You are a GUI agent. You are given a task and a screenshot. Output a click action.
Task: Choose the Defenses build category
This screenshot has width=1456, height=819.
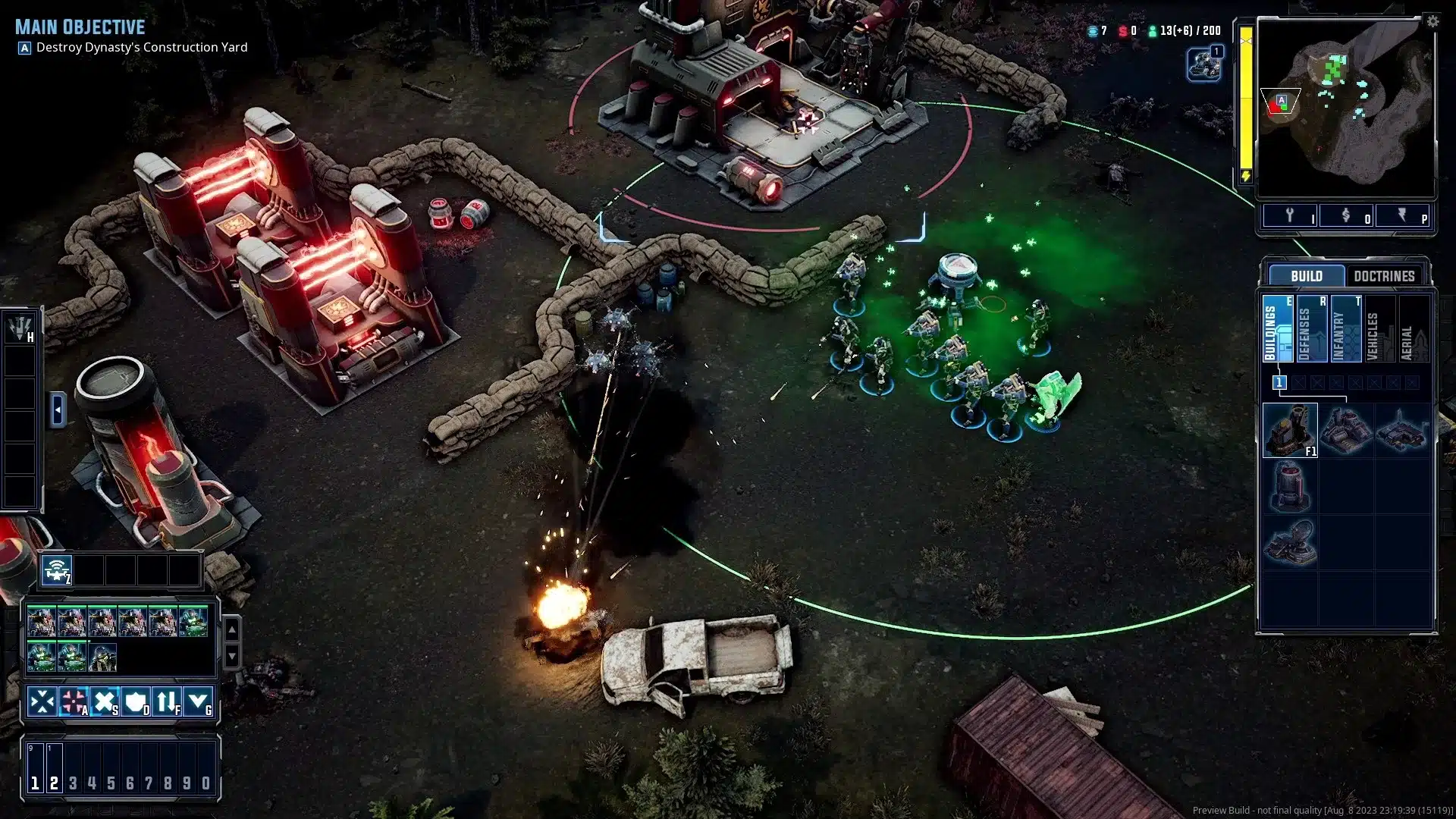click(x=1312, y=329)
